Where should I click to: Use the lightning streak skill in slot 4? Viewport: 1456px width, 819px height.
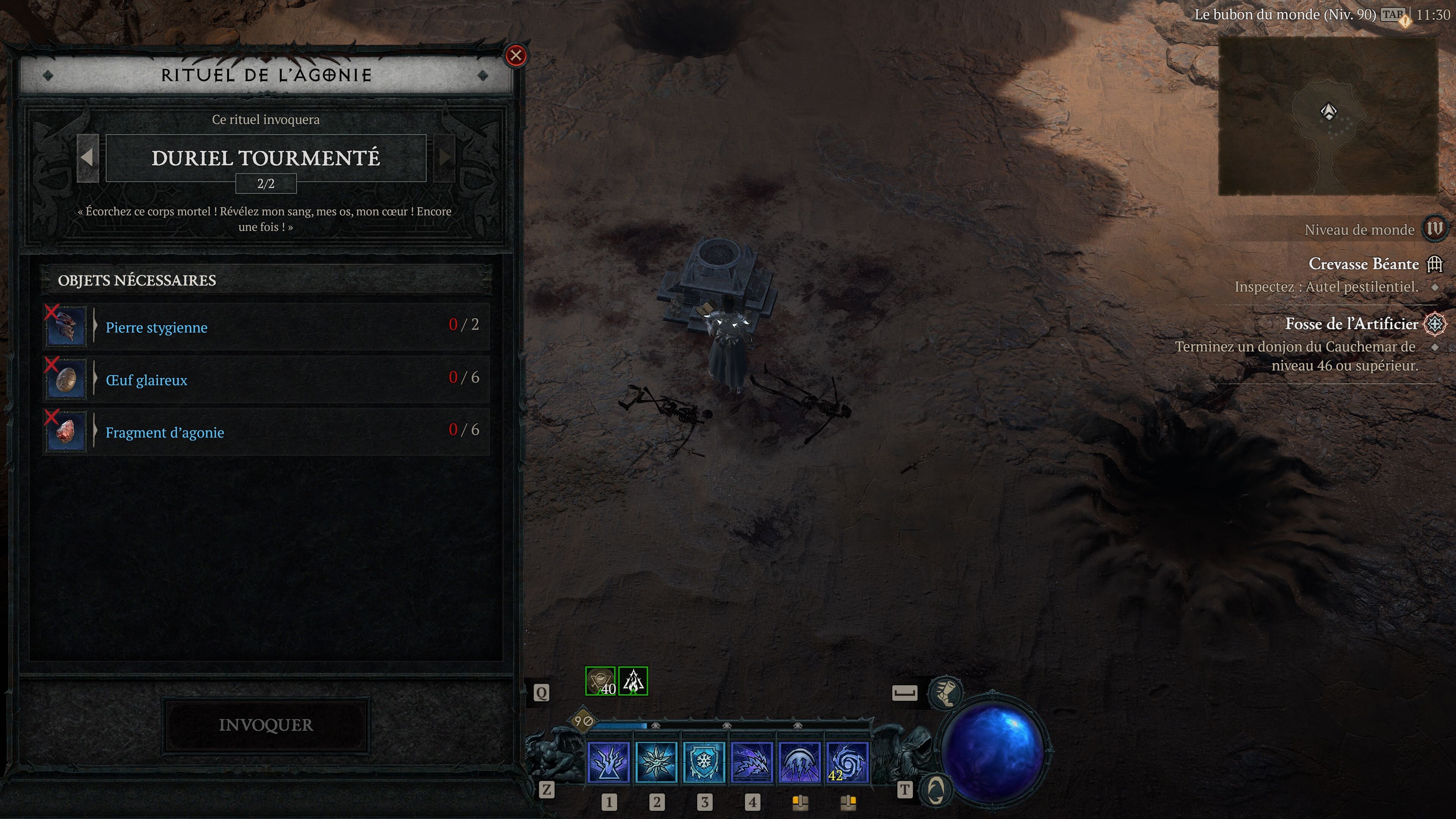(752, 763)
